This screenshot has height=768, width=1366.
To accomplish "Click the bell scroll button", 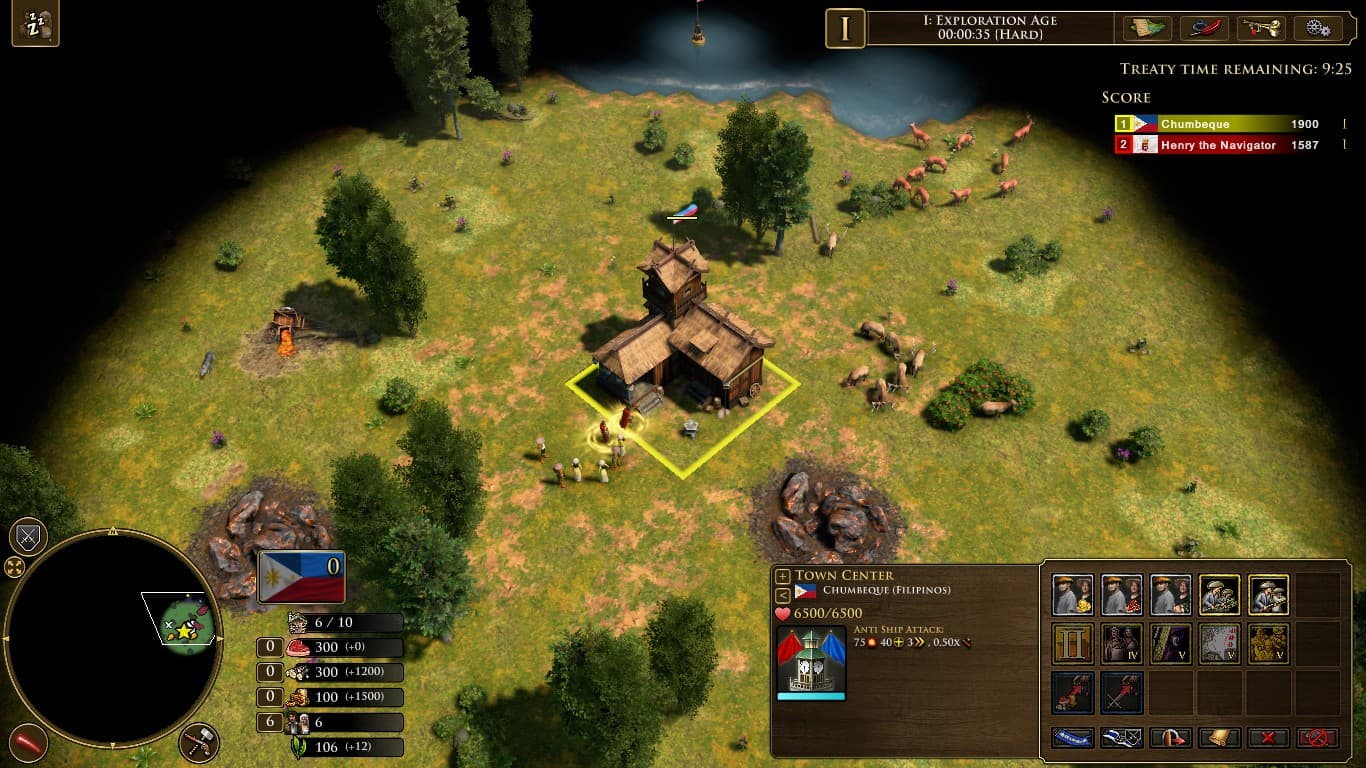I will tap(1219, 738).
